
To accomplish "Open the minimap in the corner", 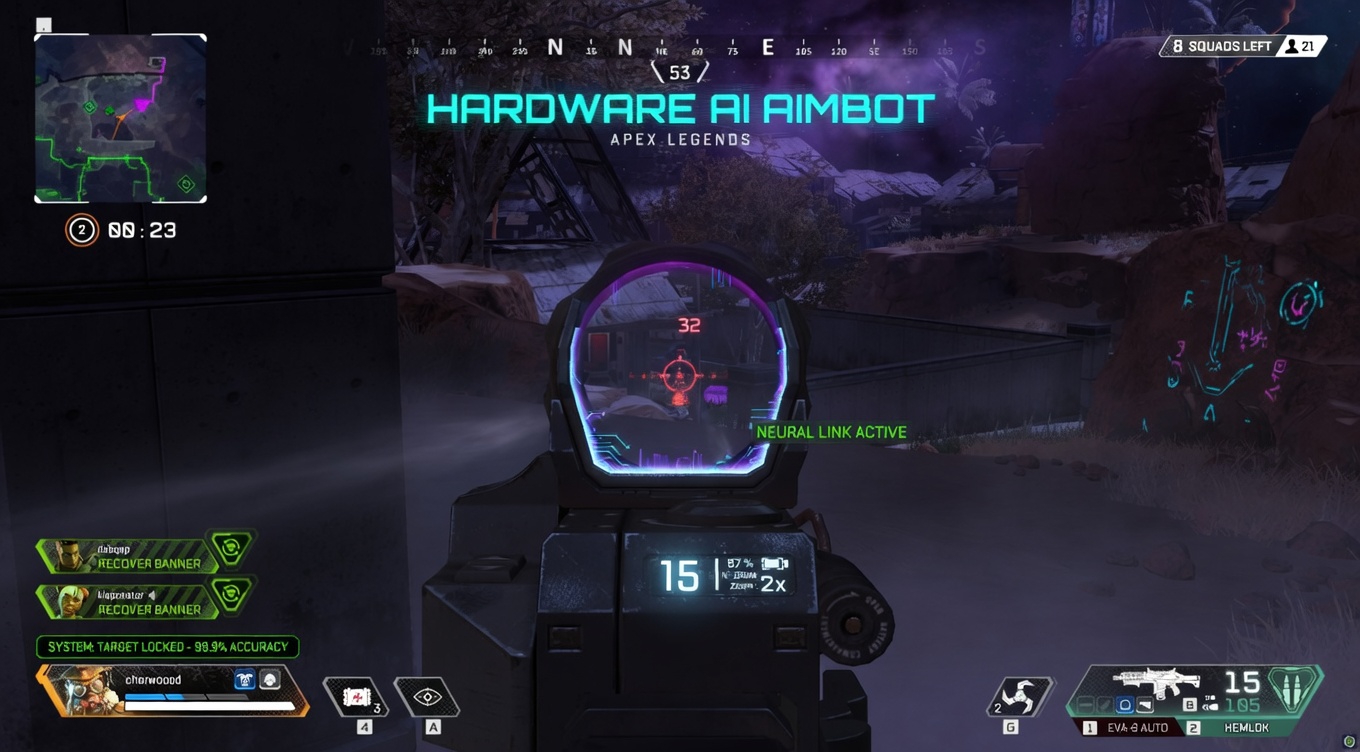I will tap(120, 118).
